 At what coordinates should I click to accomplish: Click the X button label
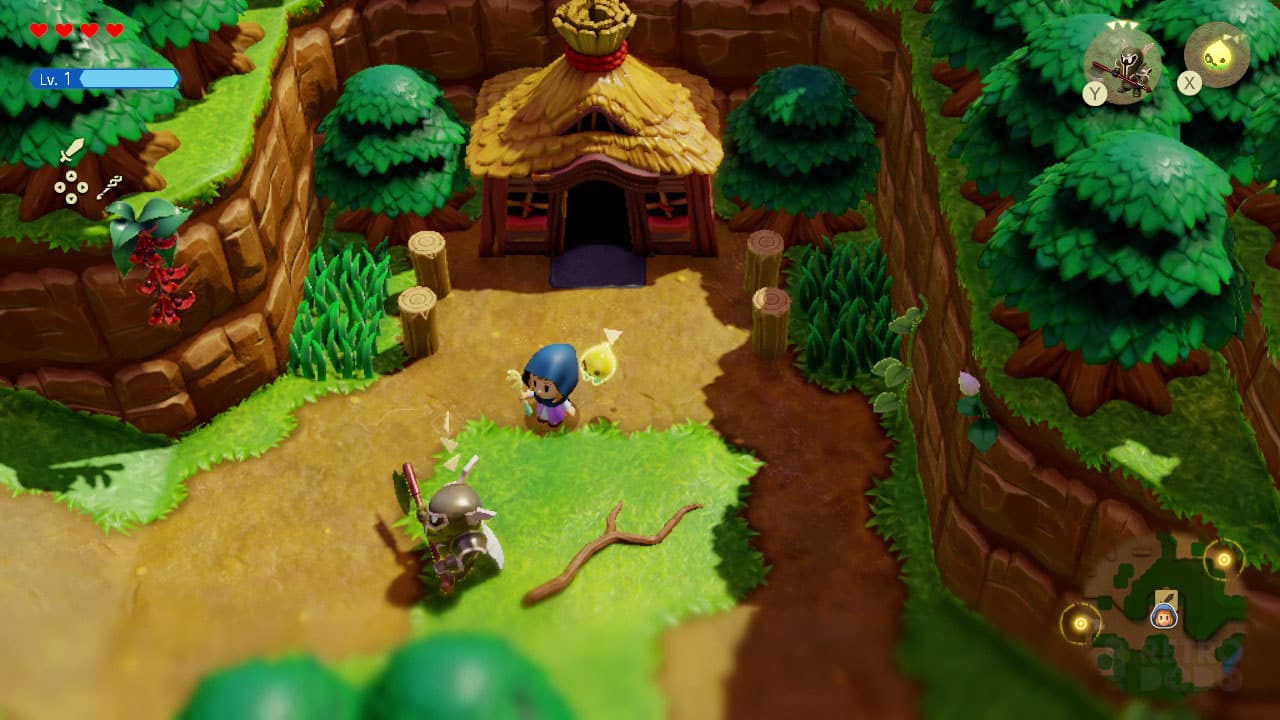(1189, 83)
